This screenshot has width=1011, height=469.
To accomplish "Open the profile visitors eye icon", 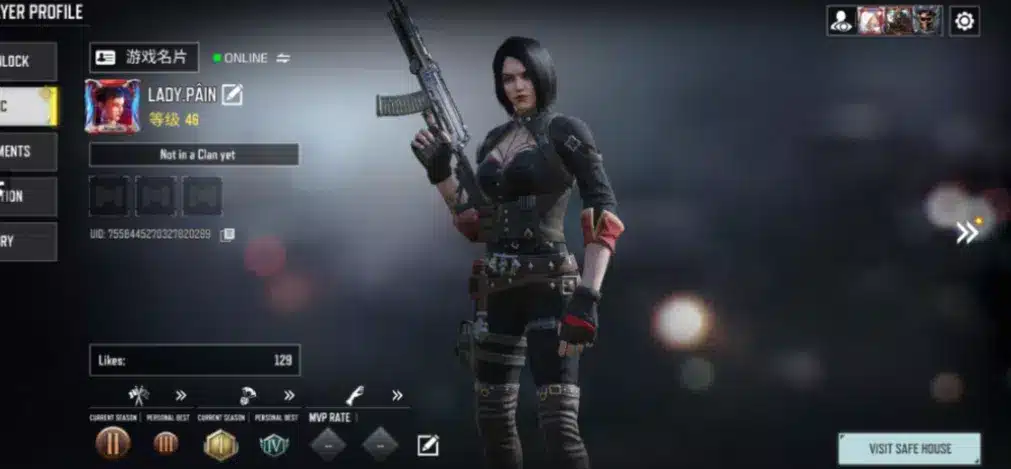I will click(x=841, y=21).
